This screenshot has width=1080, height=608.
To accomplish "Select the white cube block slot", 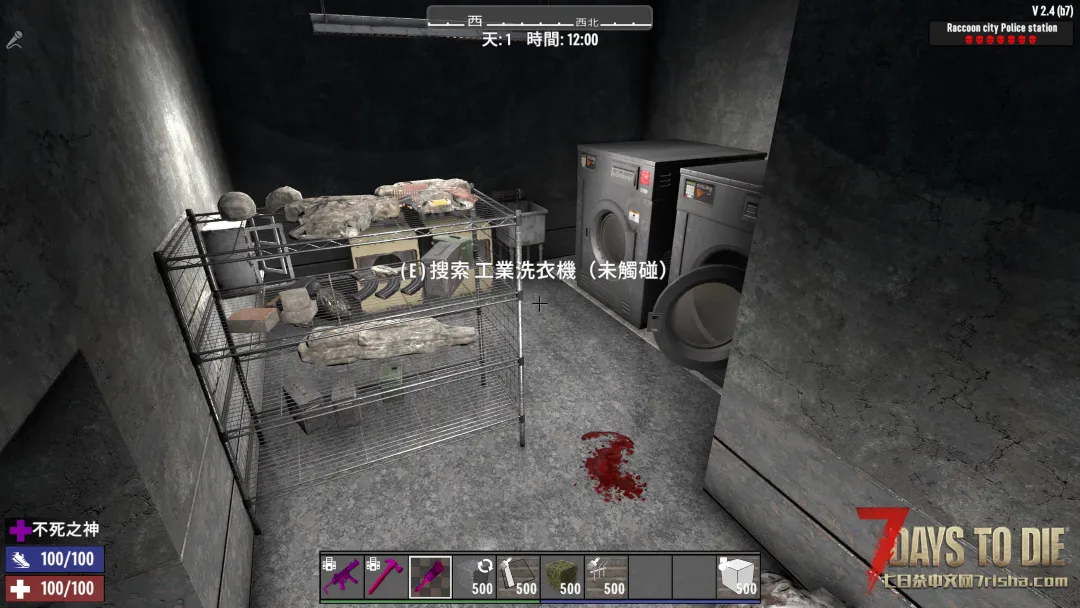I will 738,577.
